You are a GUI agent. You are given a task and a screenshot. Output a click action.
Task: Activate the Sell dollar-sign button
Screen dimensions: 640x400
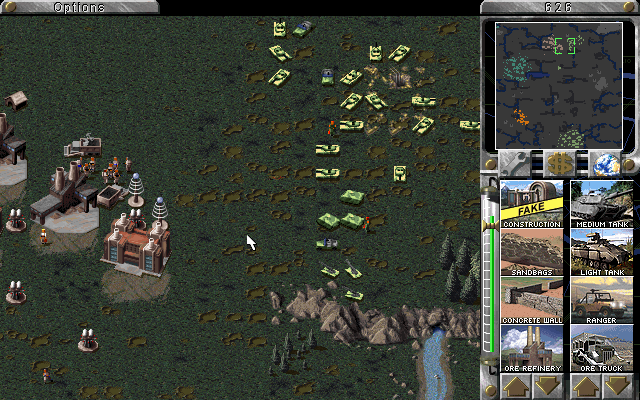pyautogui.click(x=558, y=164)
